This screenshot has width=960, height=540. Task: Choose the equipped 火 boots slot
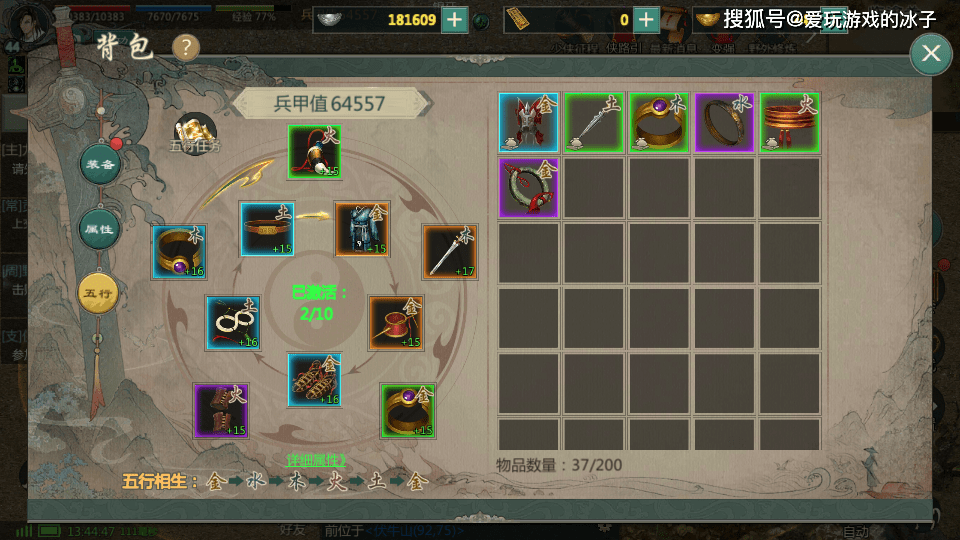pos(221,410)
